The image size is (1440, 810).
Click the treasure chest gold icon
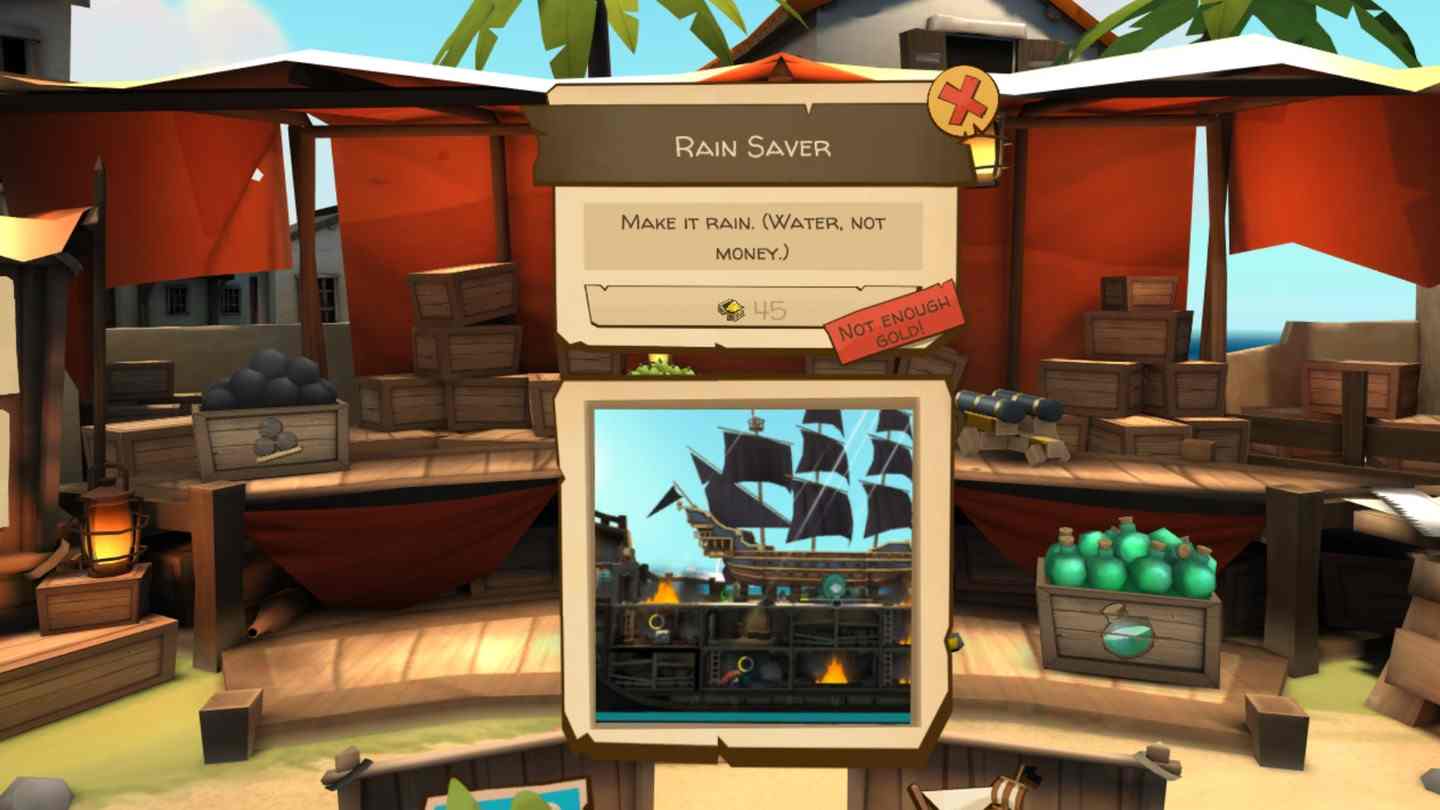pos(731,310)
